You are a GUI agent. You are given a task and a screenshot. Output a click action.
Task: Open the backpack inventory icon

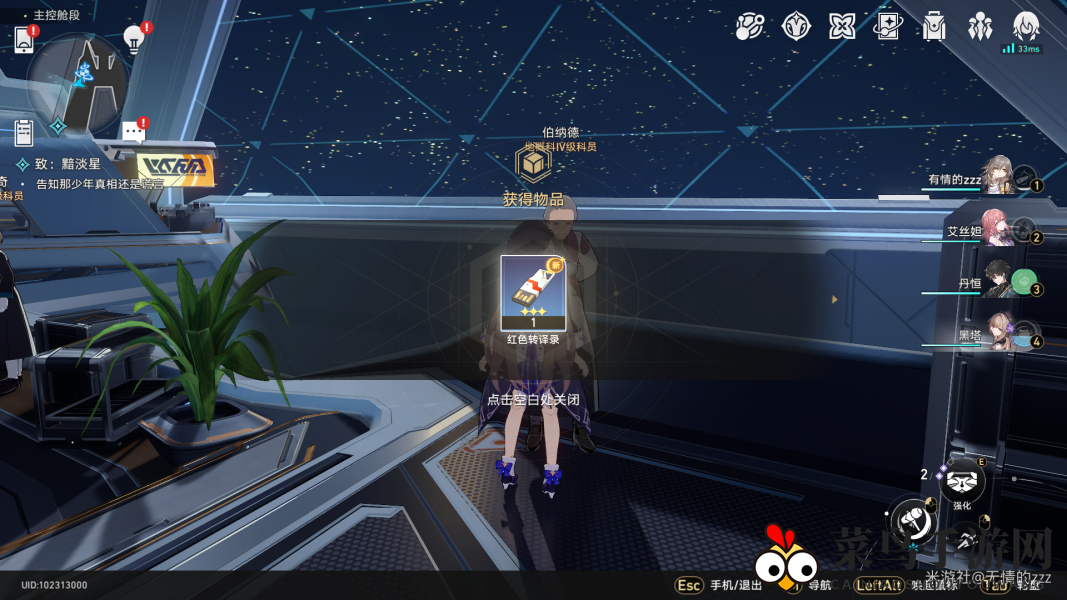[x=934, y=26]
